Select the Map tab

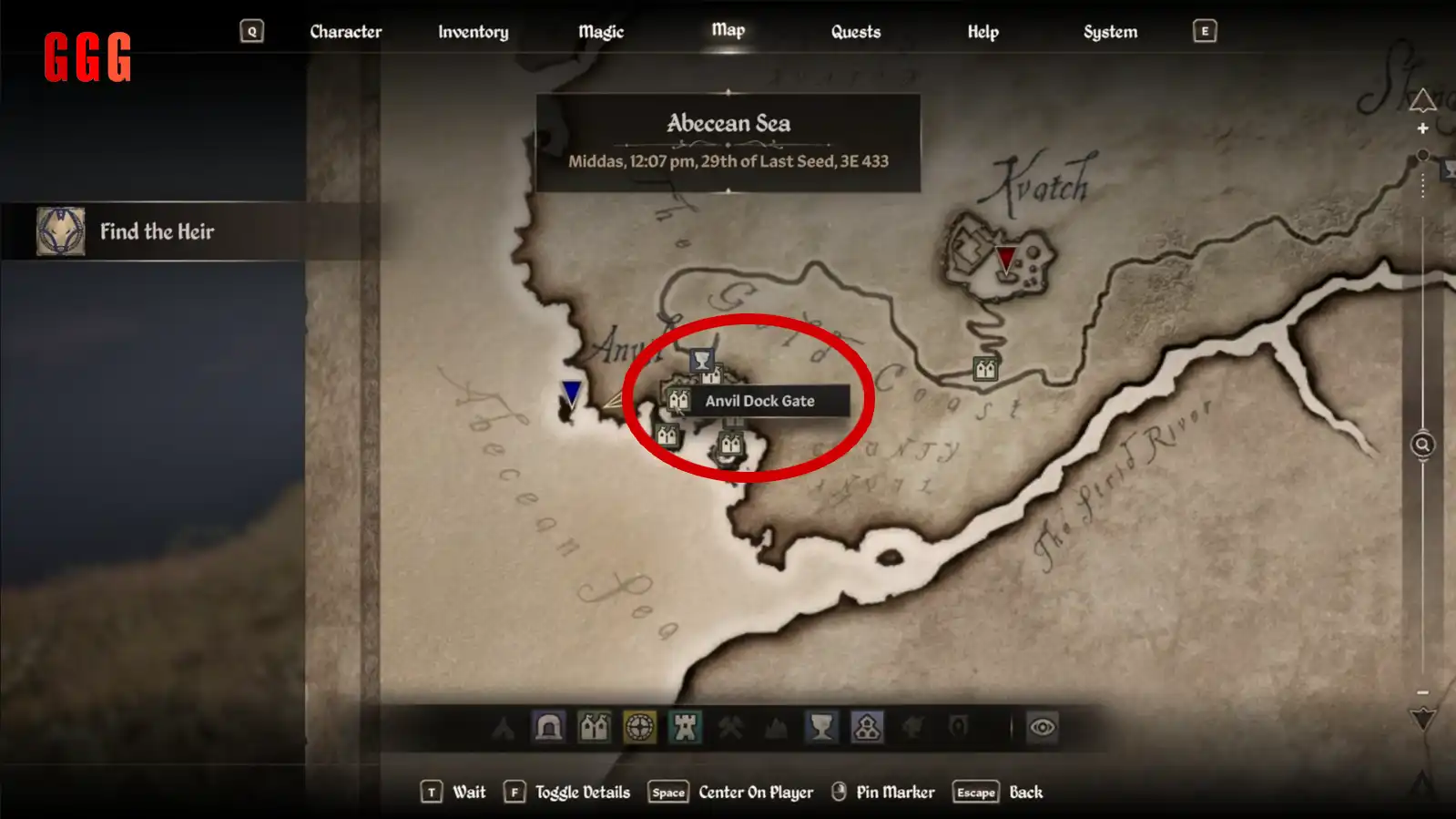pos(728,31)
